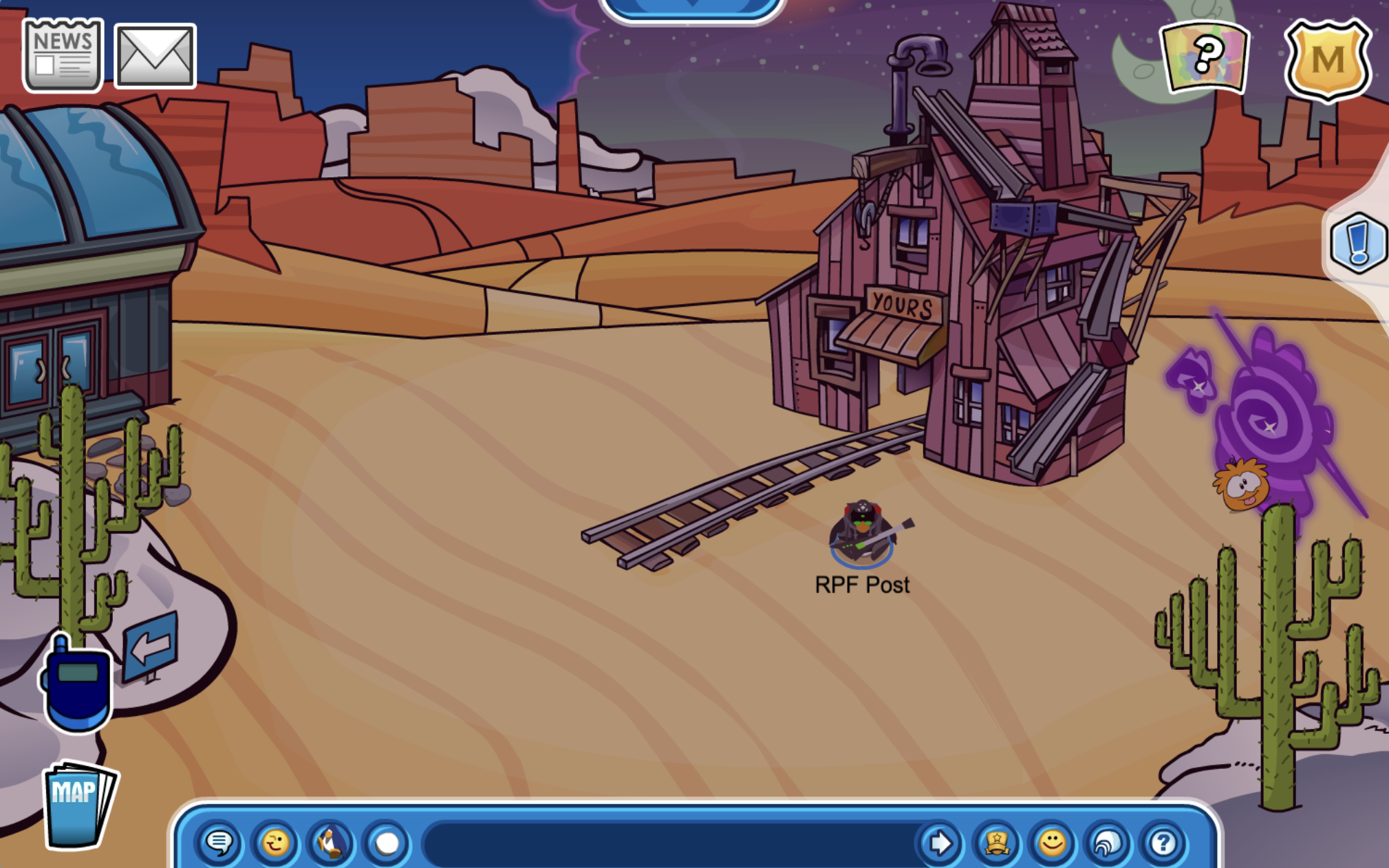Open the News newspaper
1389x868 pixels.
(x=63, y=55)
